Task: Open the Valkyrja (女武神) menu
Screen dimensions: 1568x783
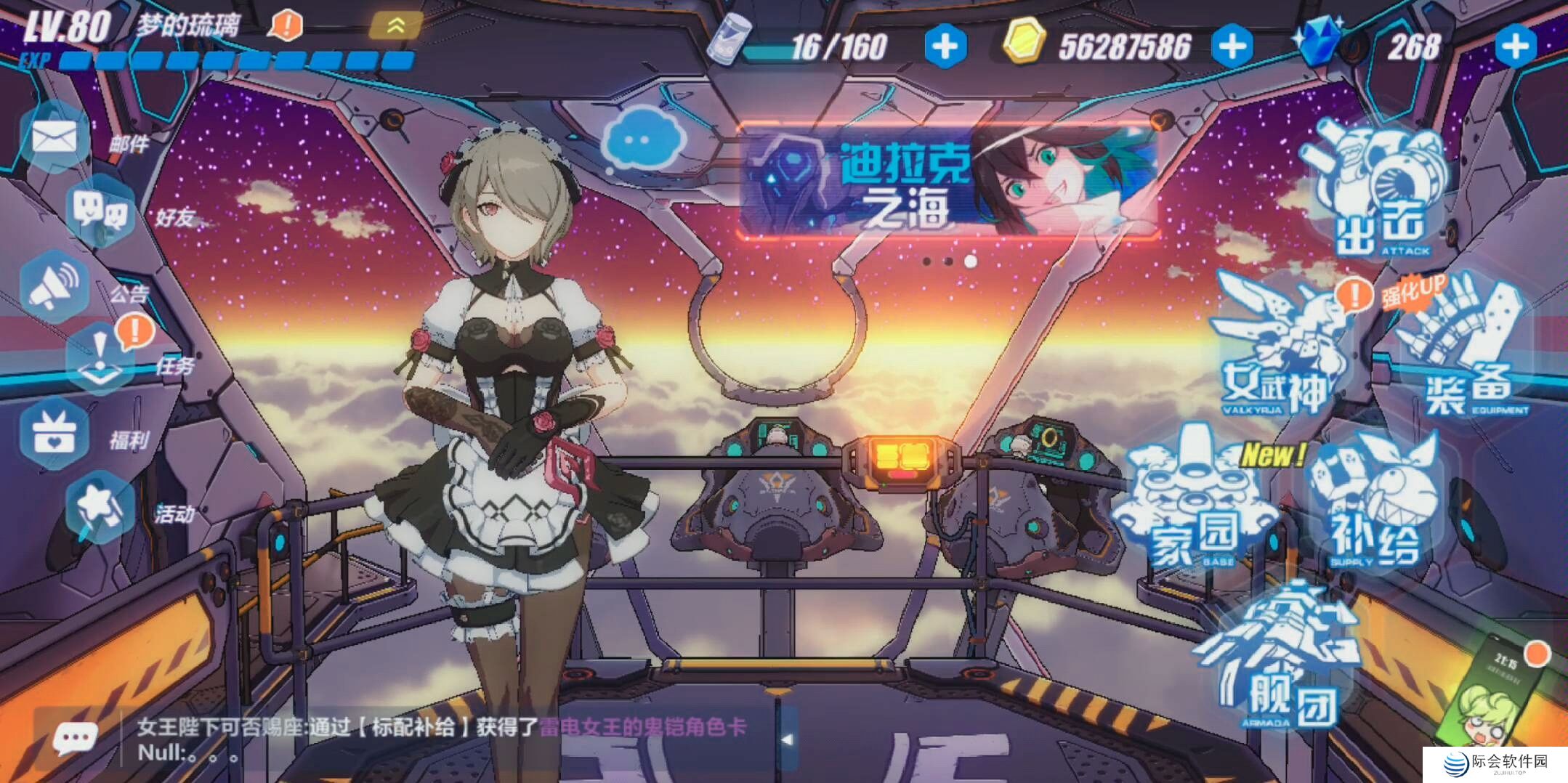Action: (1279, 349)
